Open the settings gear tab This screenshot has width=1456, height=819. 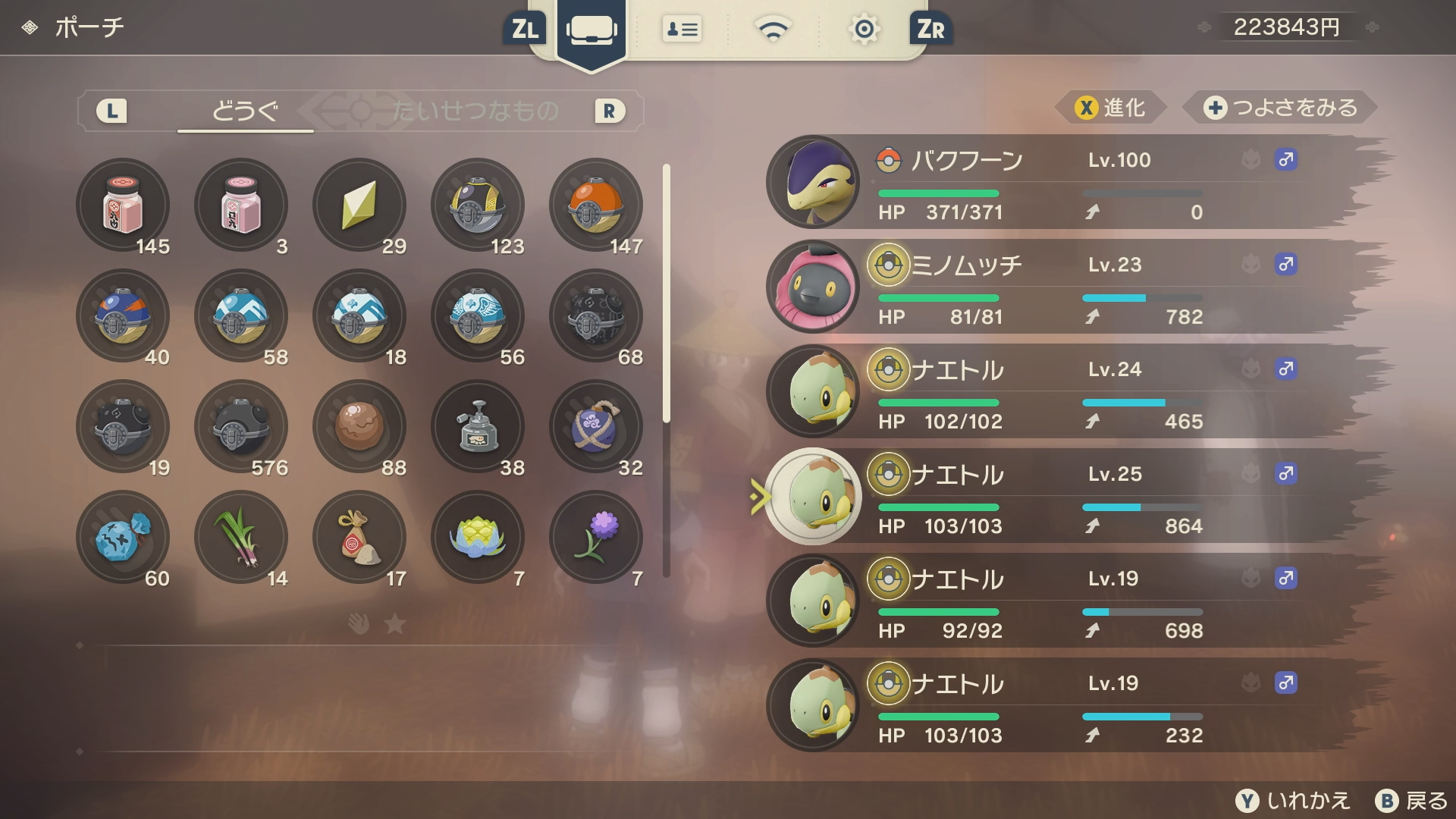pyautogui.click(x=864, y=30)
